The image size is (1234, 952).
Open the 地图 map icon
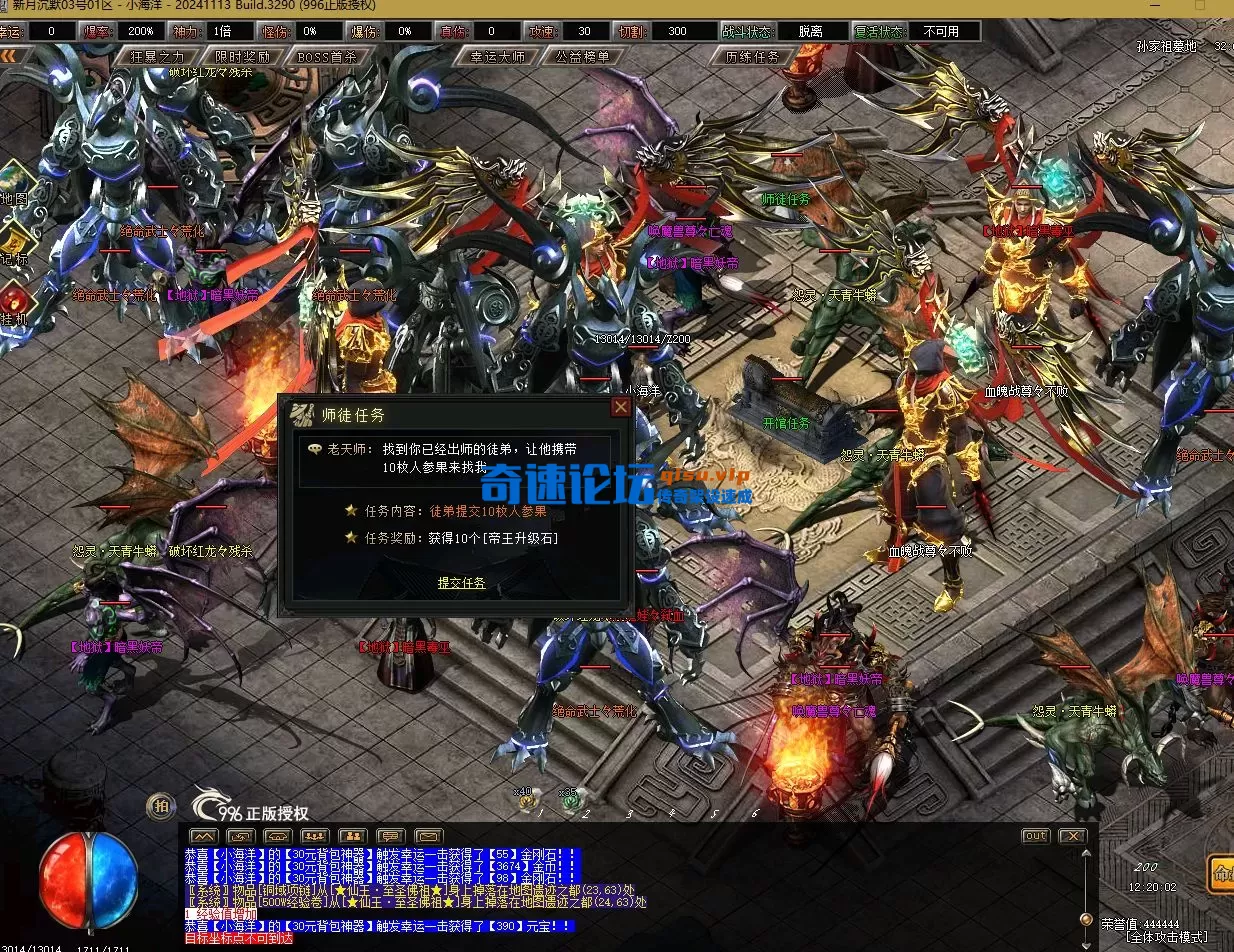(14, 185)
